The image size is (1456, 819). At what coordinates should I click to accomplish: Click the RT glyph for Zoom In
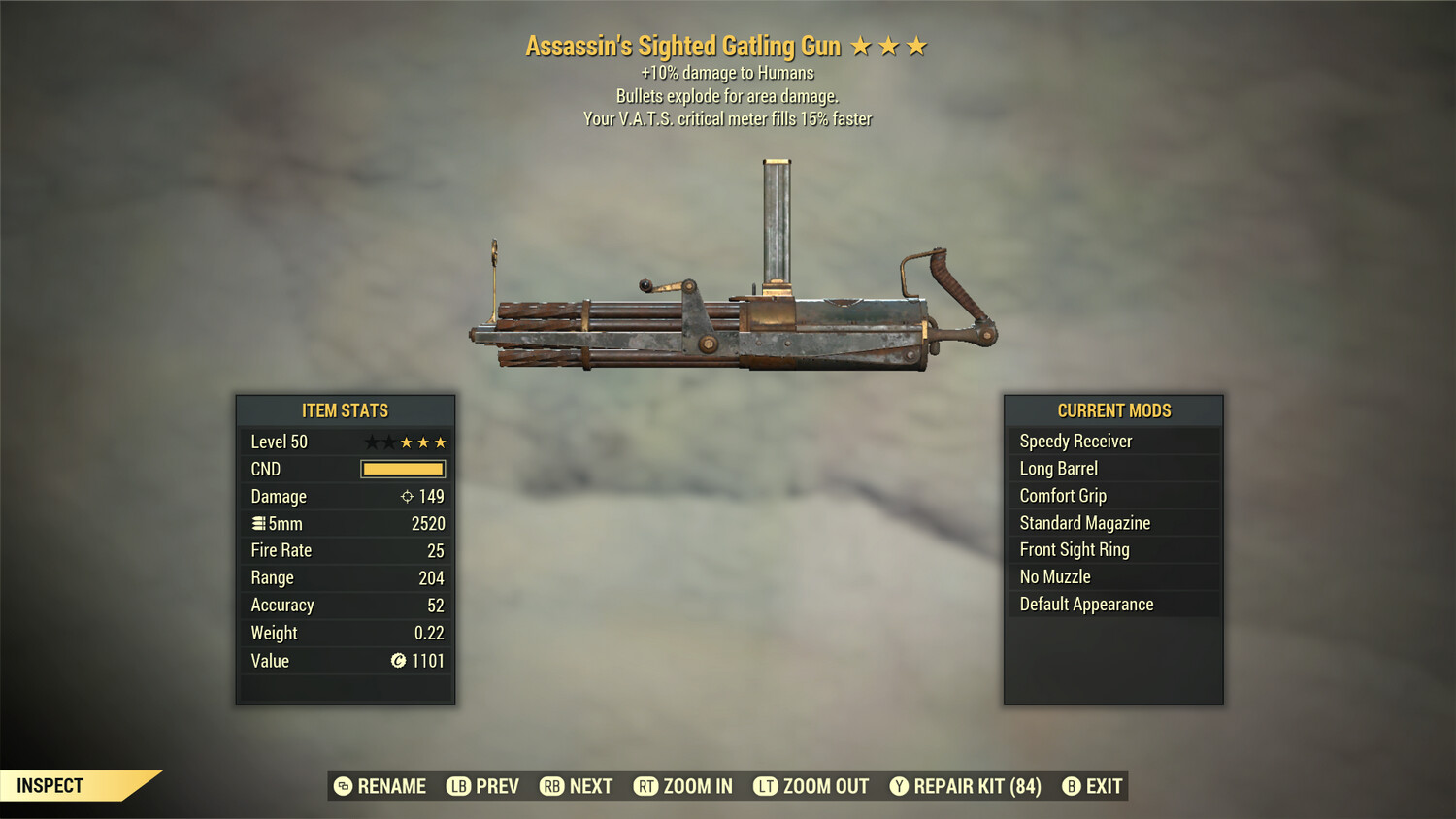tap(645, 786)
